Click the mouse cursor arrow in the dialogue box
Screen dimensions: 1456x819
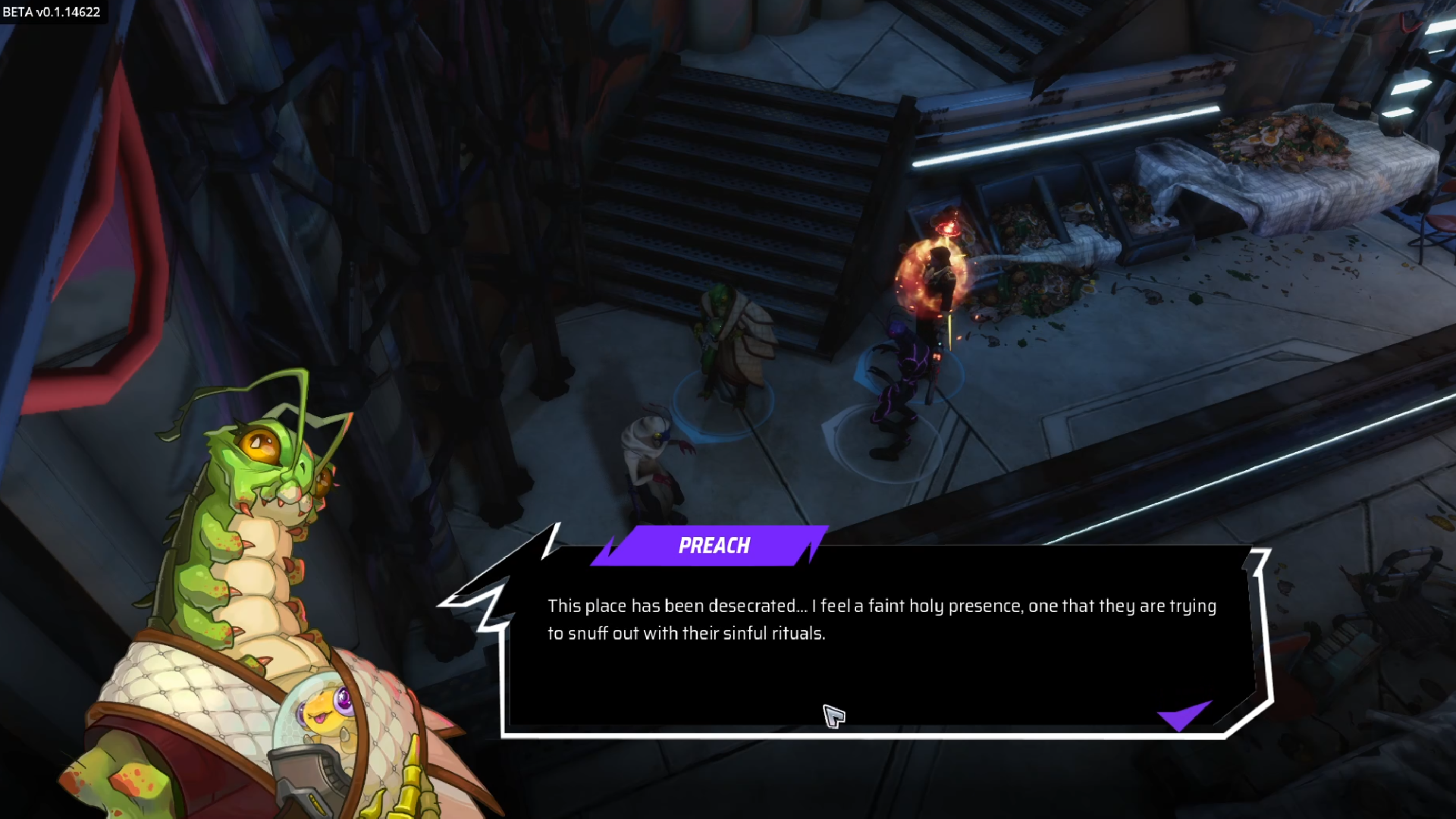[x=833, y=716]
